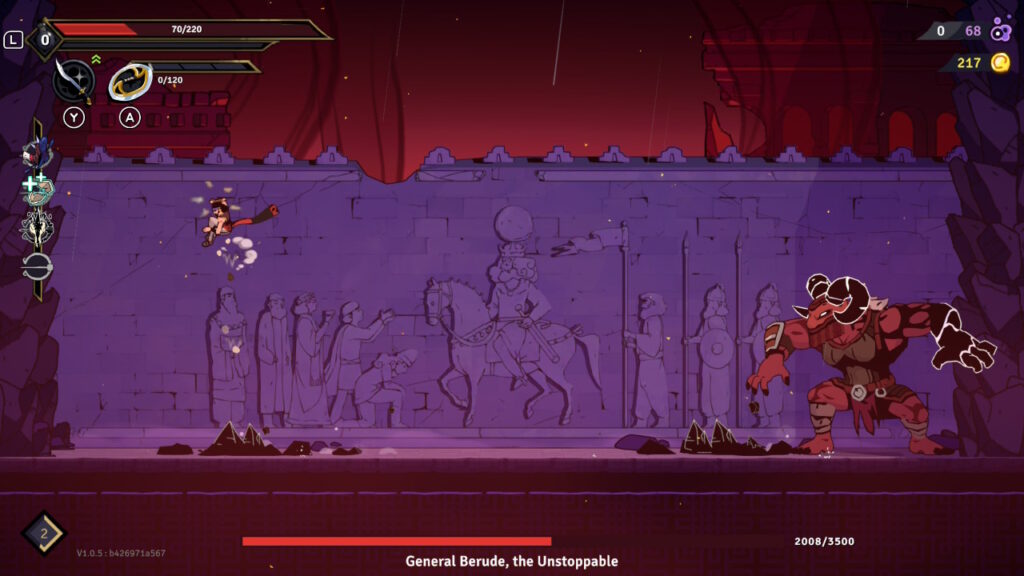This screenshot has width=1024, height=576.
Task: Select the curved sword main weapon icon
Action: [x=74, y=80]
